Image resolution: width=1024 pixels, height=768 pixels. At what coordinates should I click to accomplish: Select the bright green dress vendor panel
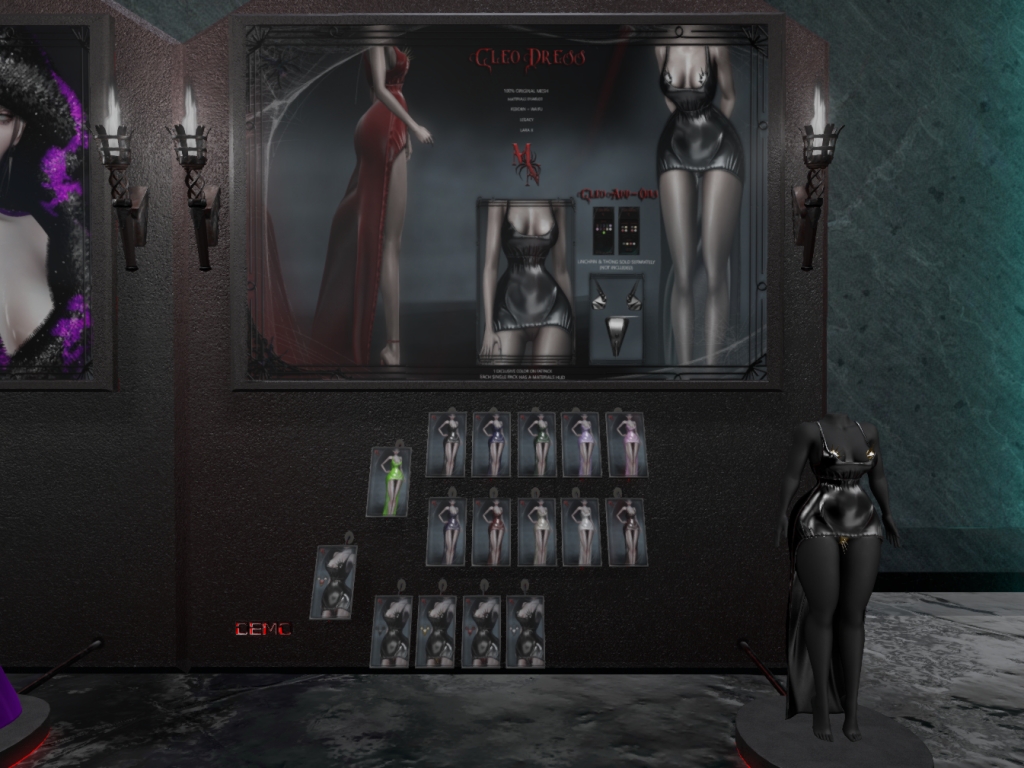point(390,482)
